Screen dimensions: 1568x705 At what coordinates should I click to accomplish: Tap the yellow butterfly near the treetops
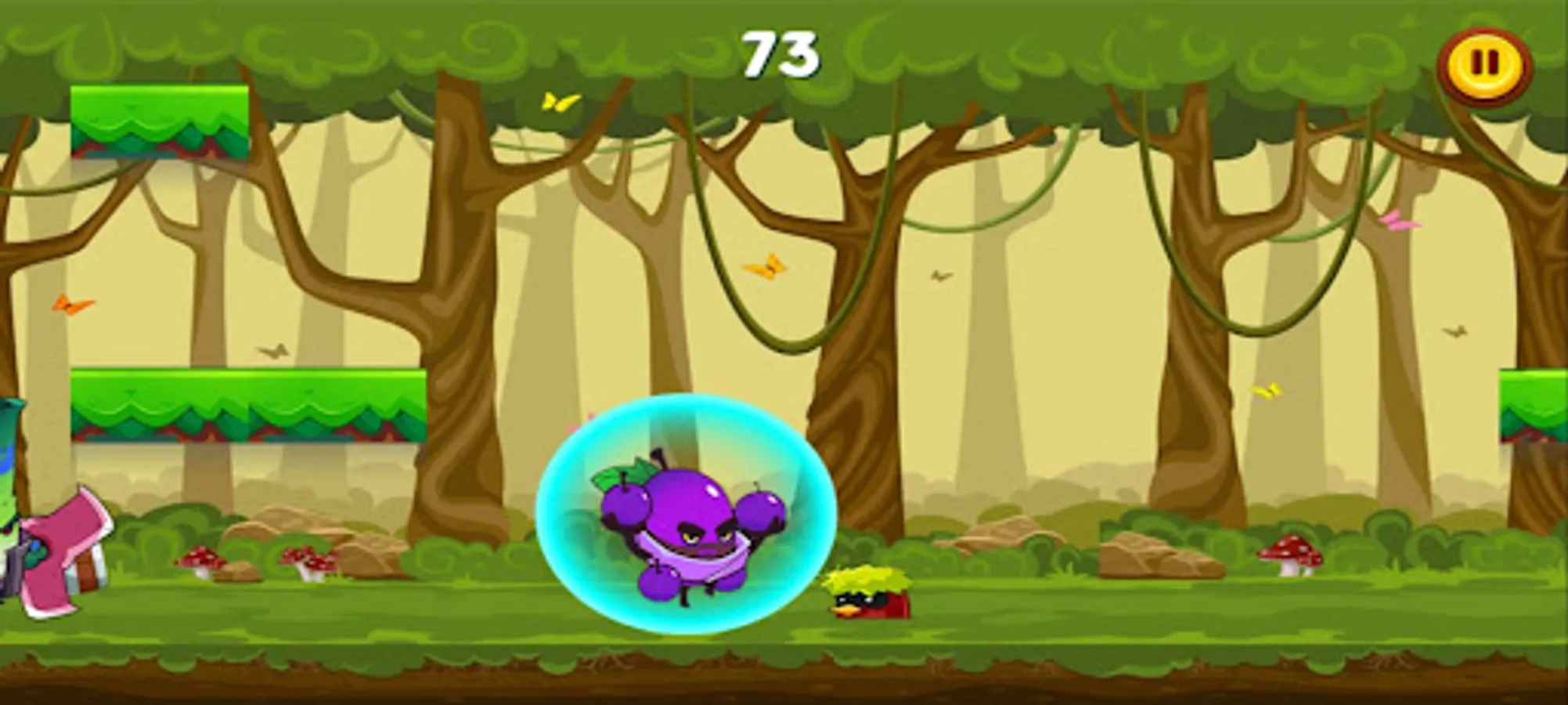point(557,100)
